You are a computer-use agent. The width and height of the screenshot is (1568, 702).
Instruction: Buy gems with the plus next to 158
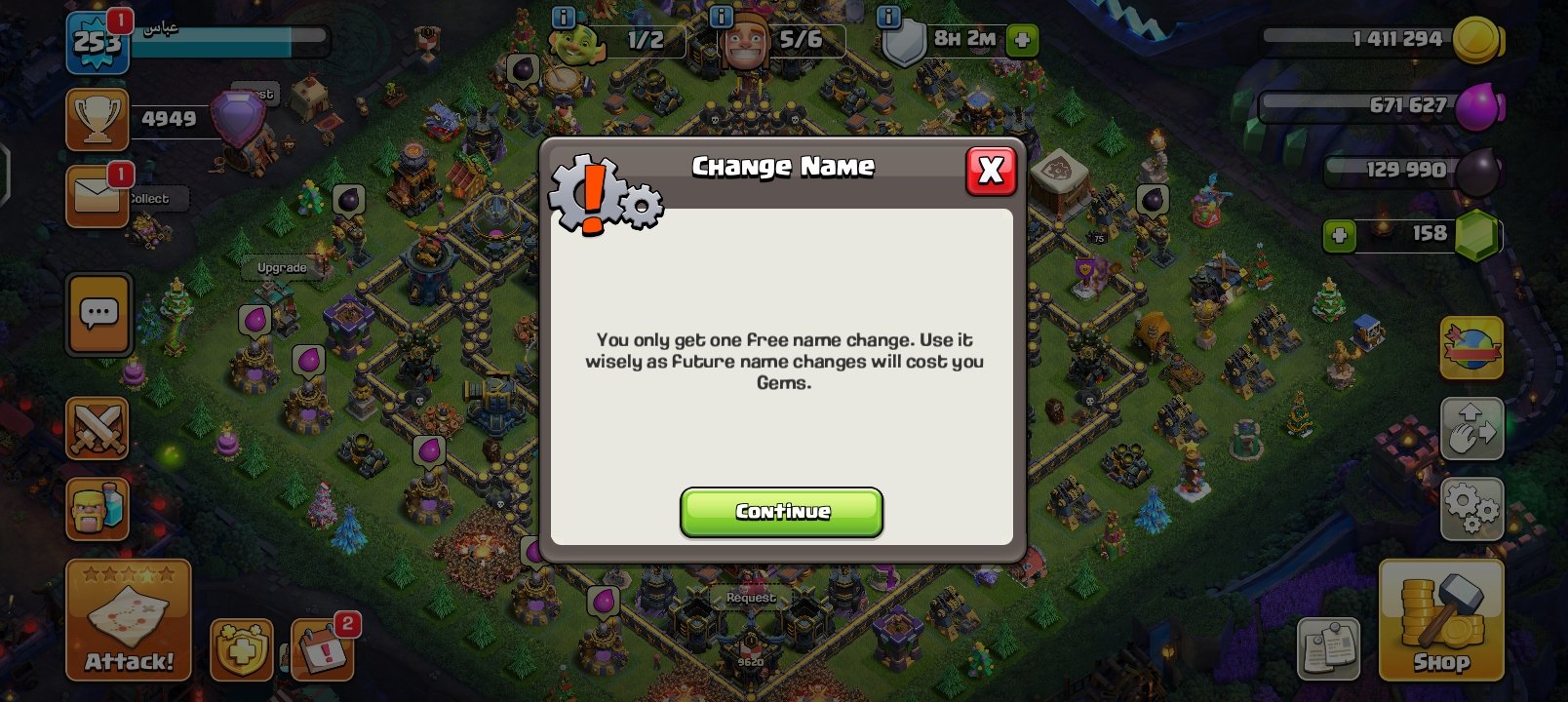(x=1340, y=234)
